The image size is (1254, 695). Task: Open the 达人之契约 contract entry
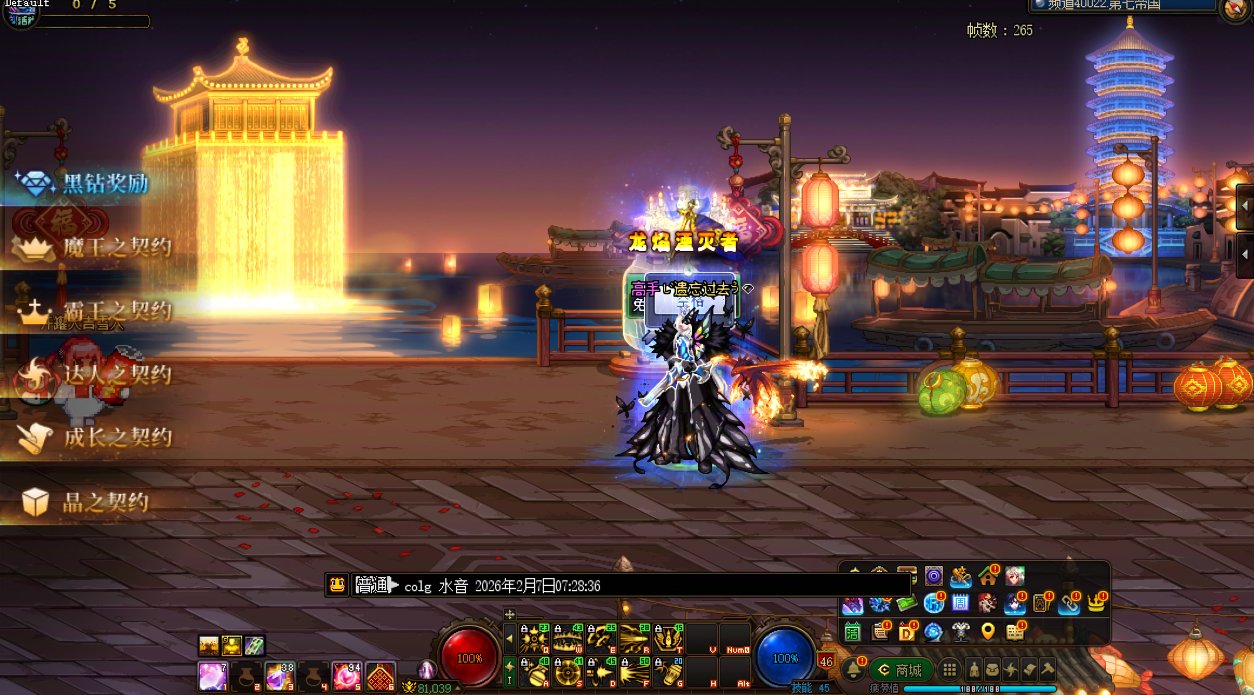tap(94, 375)
